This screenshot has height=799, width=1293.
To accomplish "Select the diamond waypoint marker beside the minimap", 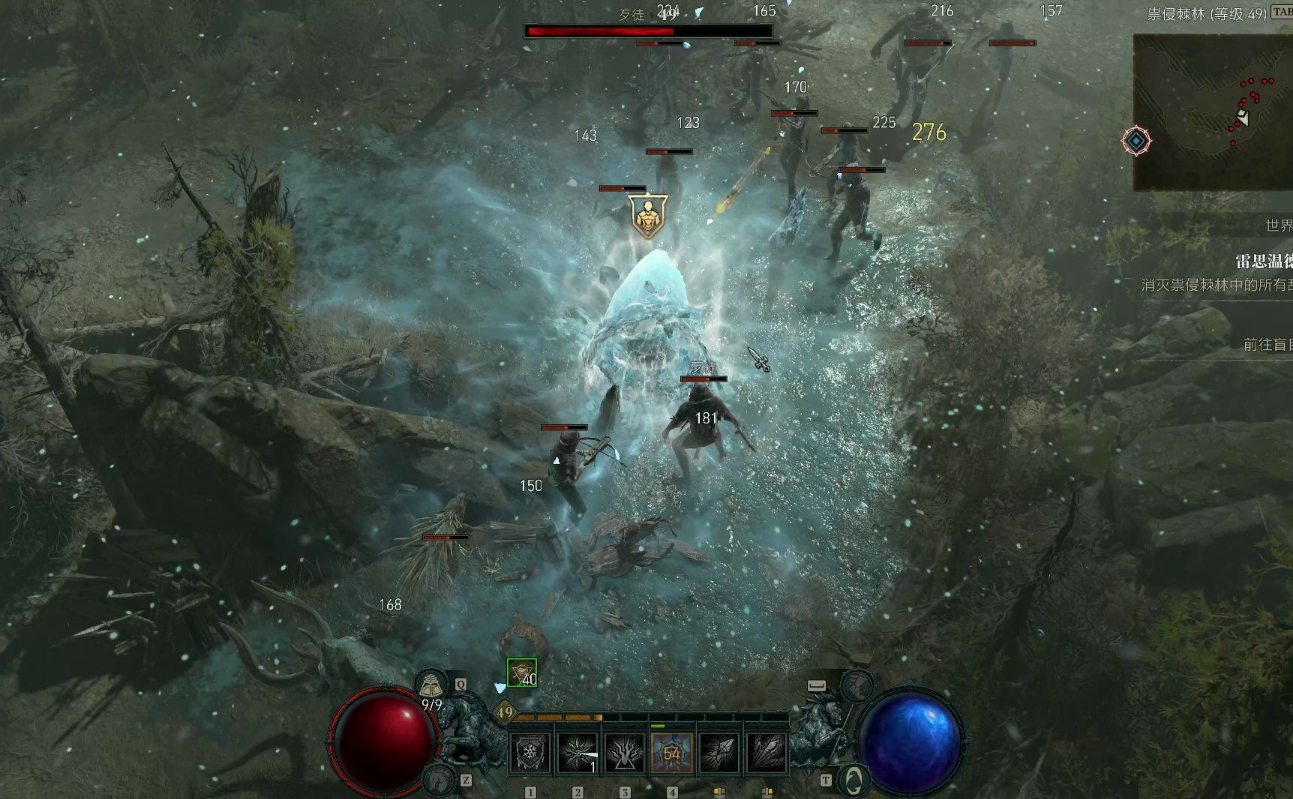I will click(x=1136, y=141).
